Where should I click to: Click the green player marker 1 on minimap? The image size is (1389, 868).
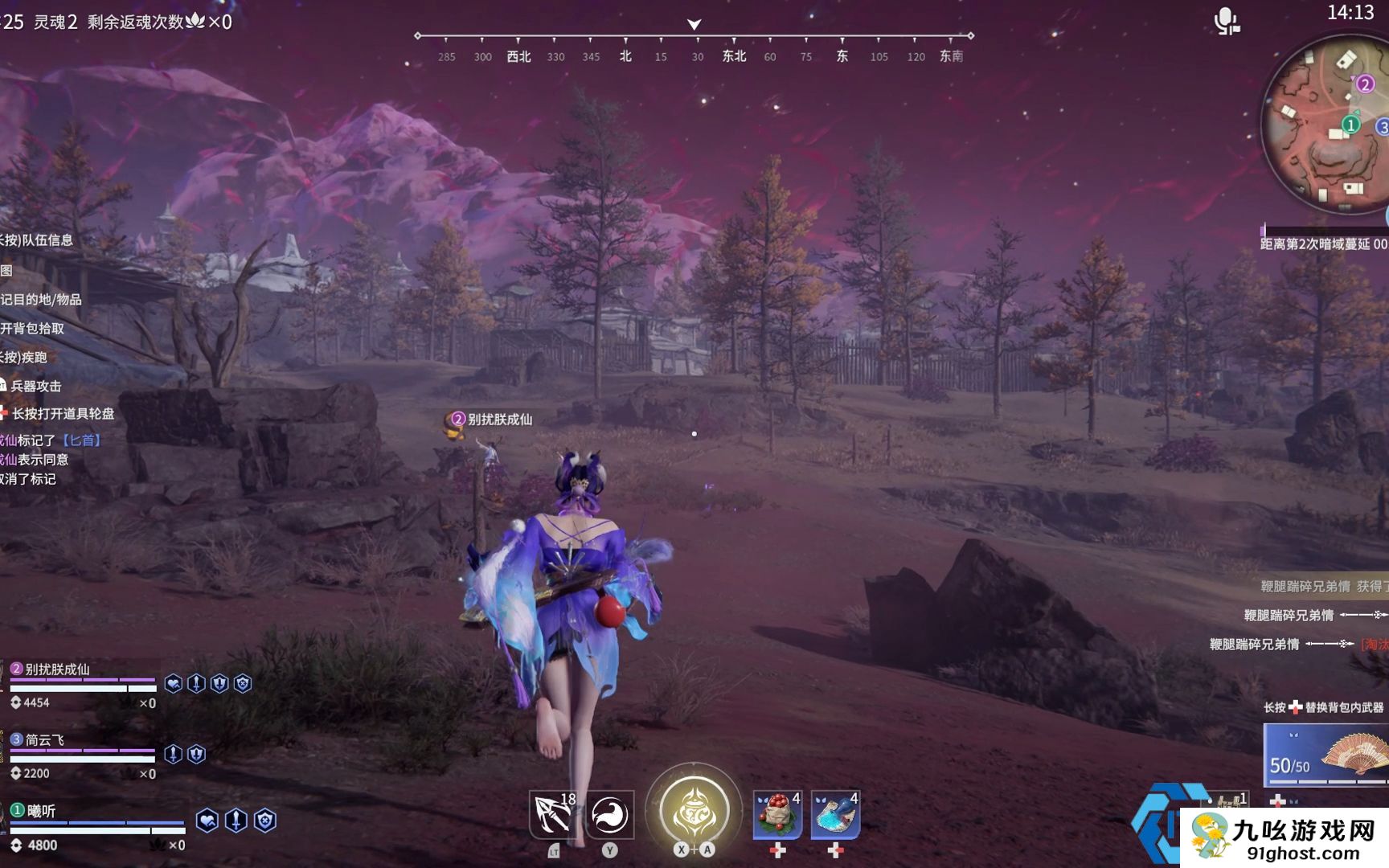1351,125
